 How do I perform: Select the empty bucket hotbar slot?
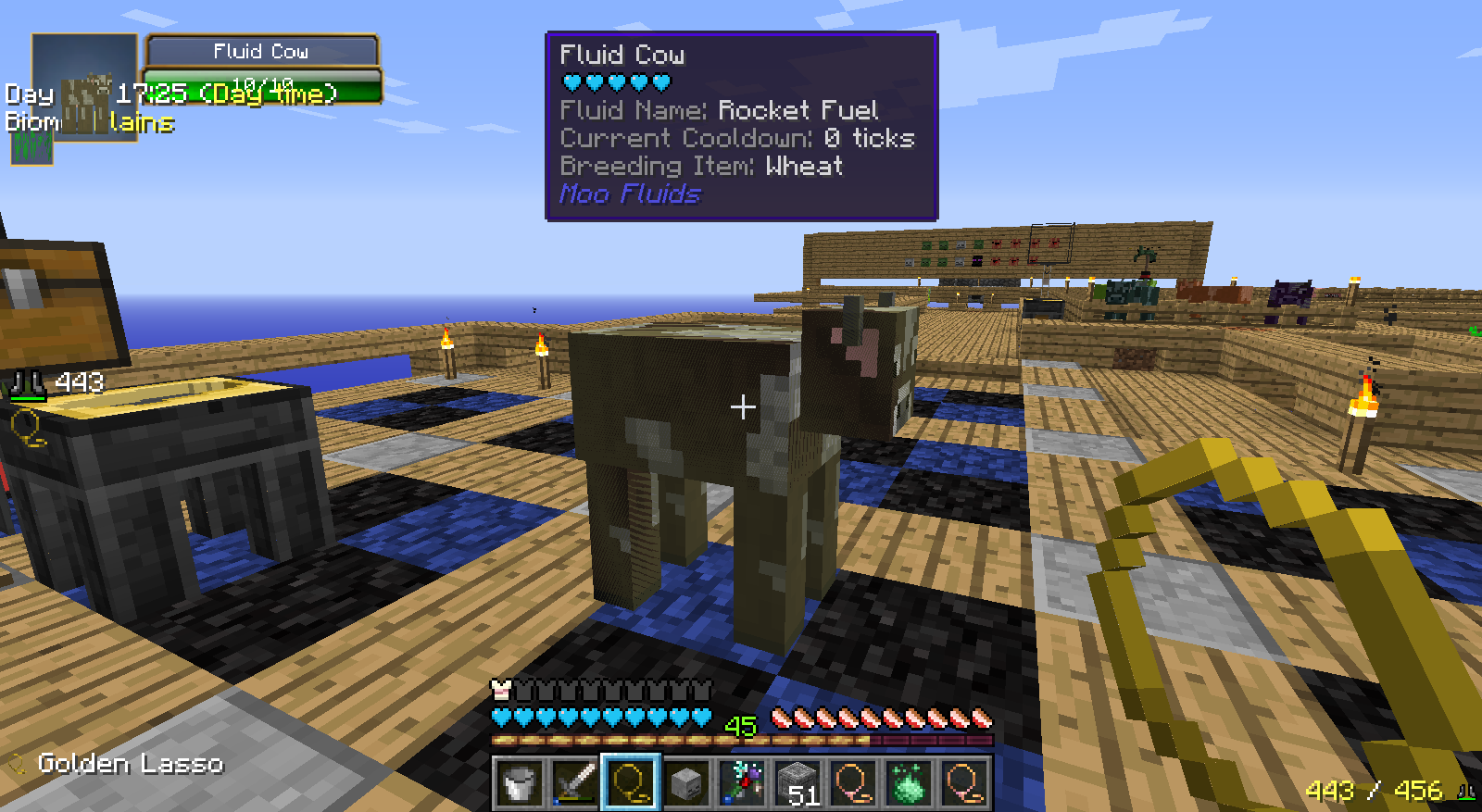pyautogui.click(x=520, y=783)
